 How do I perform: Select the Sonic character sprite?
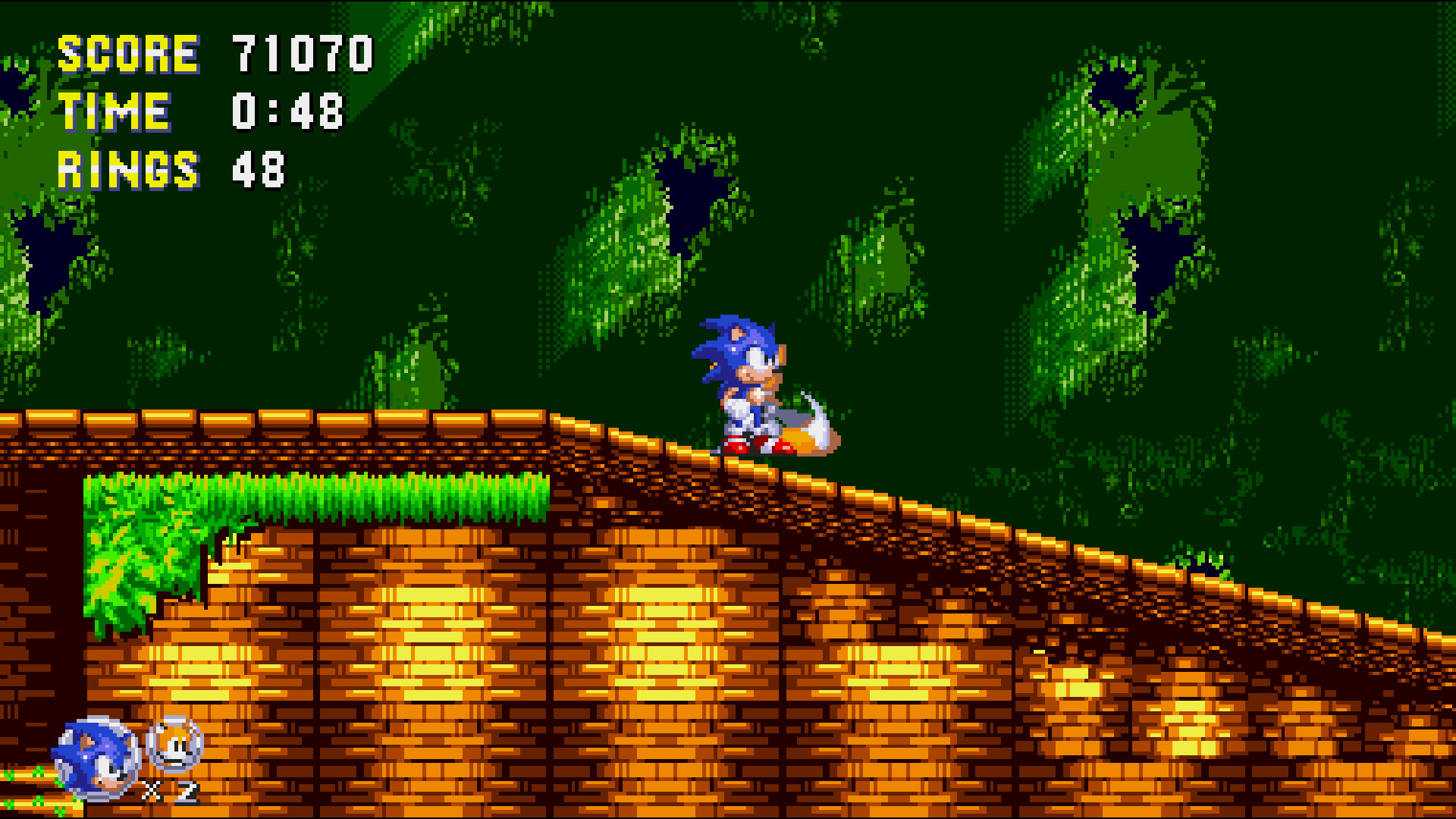(739, 379)
